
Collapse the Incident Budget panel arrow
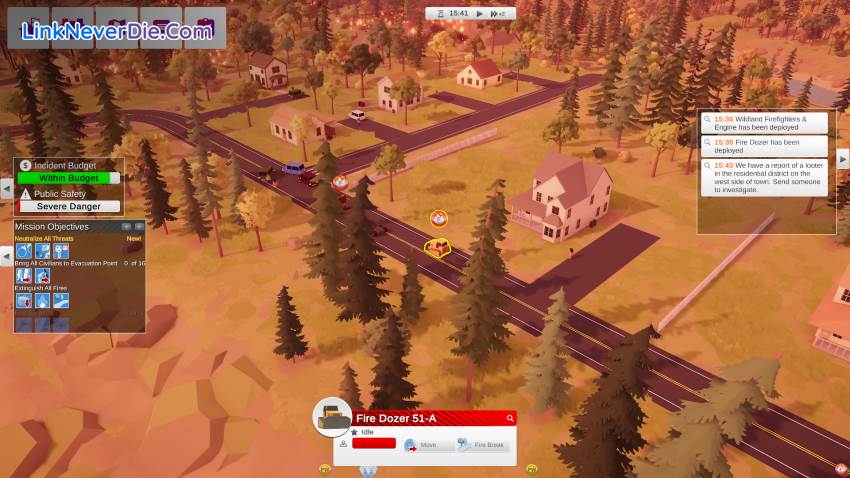point(7,187)
